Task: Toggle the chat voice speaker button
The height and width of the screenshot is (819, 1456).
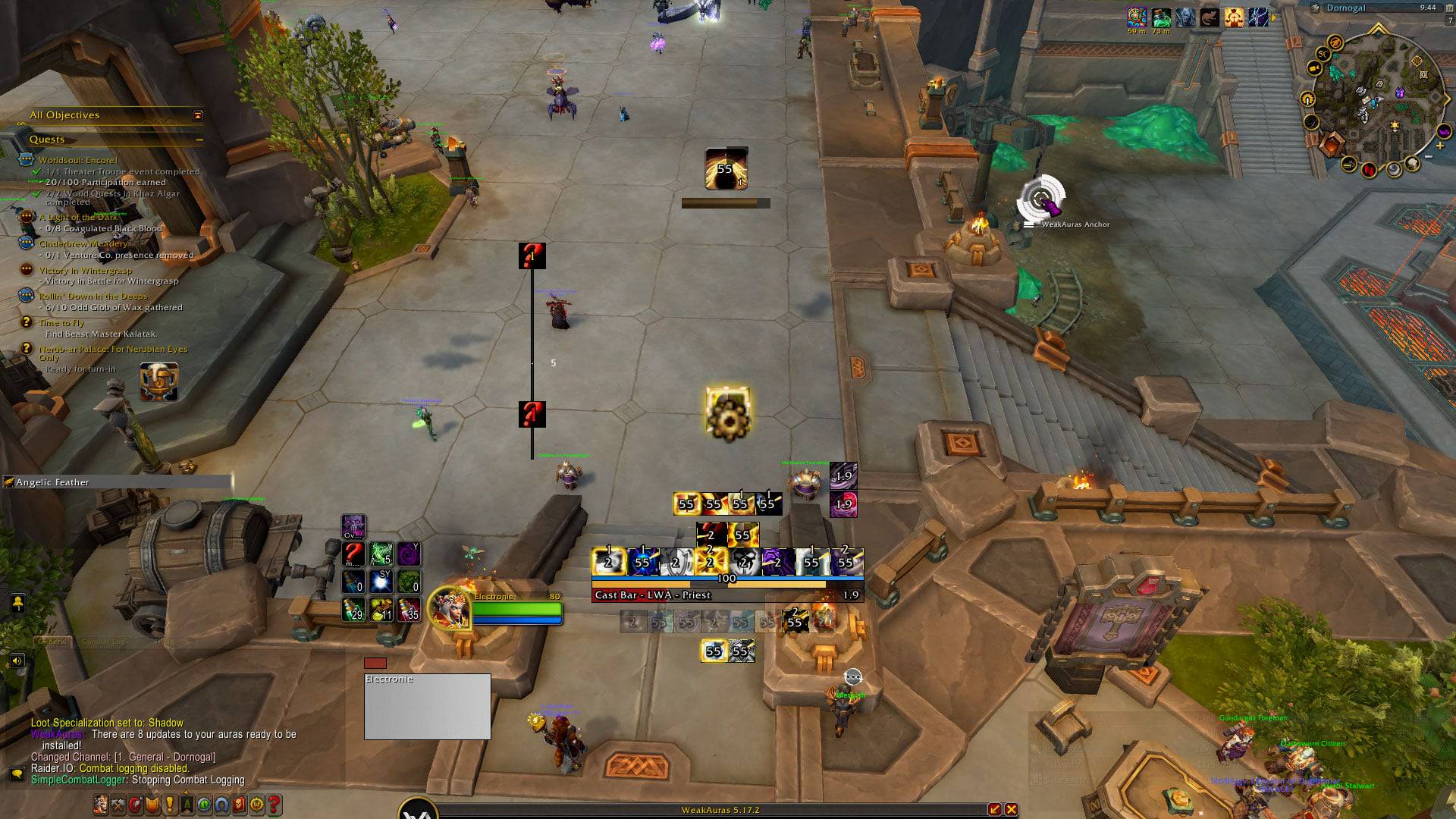Action: pos(17,661)
